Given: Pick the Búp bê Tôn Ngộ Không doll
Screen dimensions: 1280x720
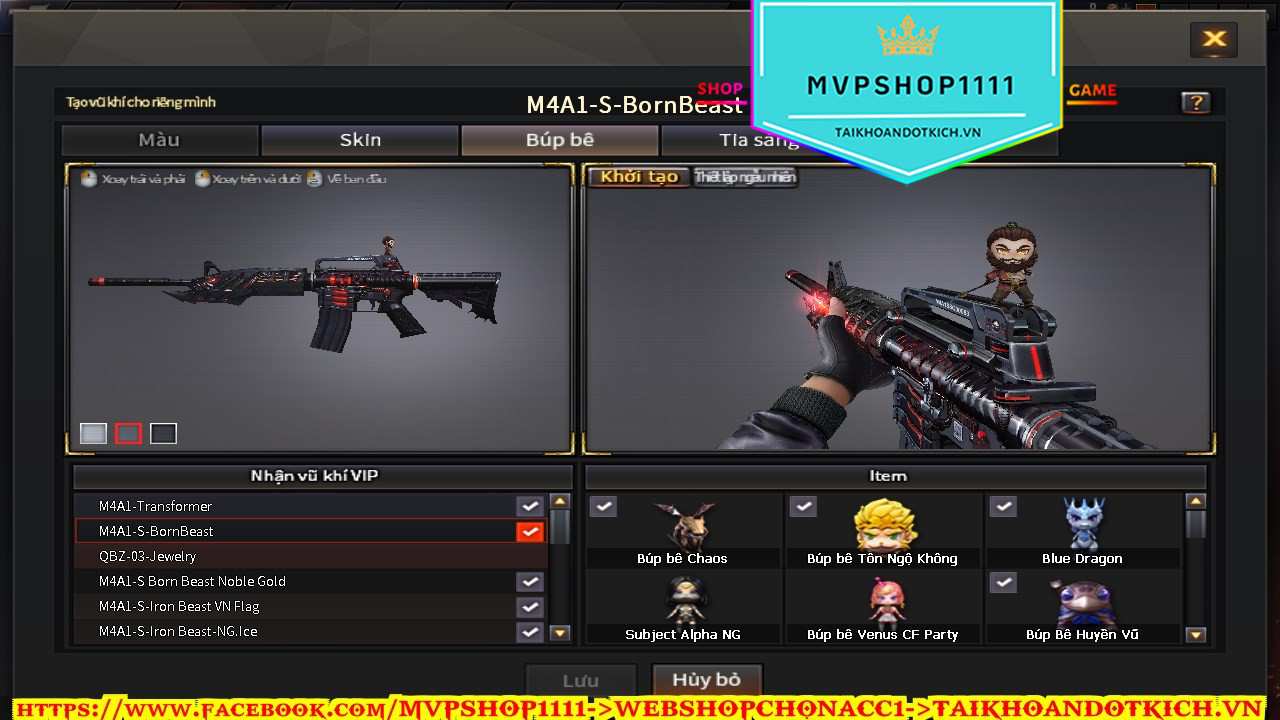Looking at the screenshot, I should coord(883,530).
